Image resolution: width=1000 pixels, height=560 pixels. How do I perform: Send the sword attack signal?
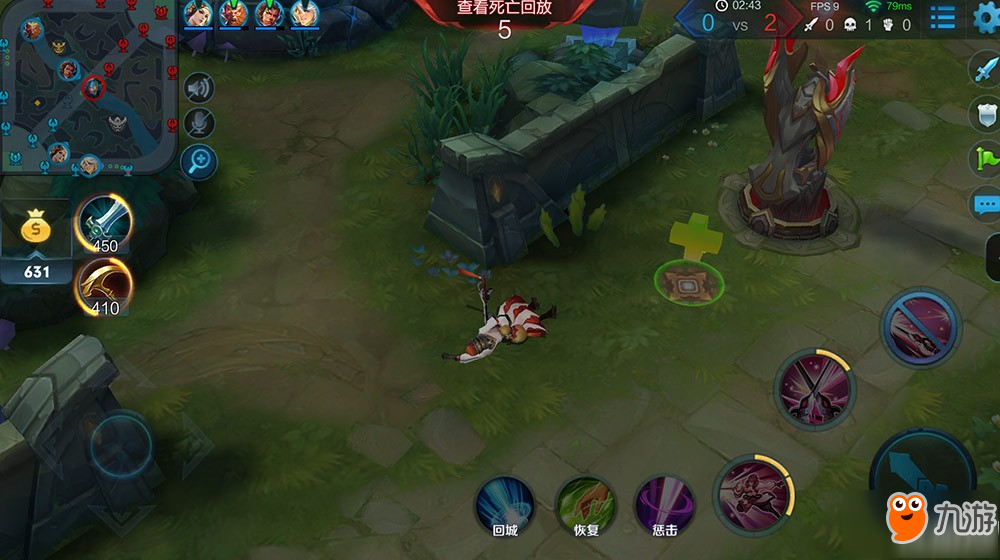986,68
